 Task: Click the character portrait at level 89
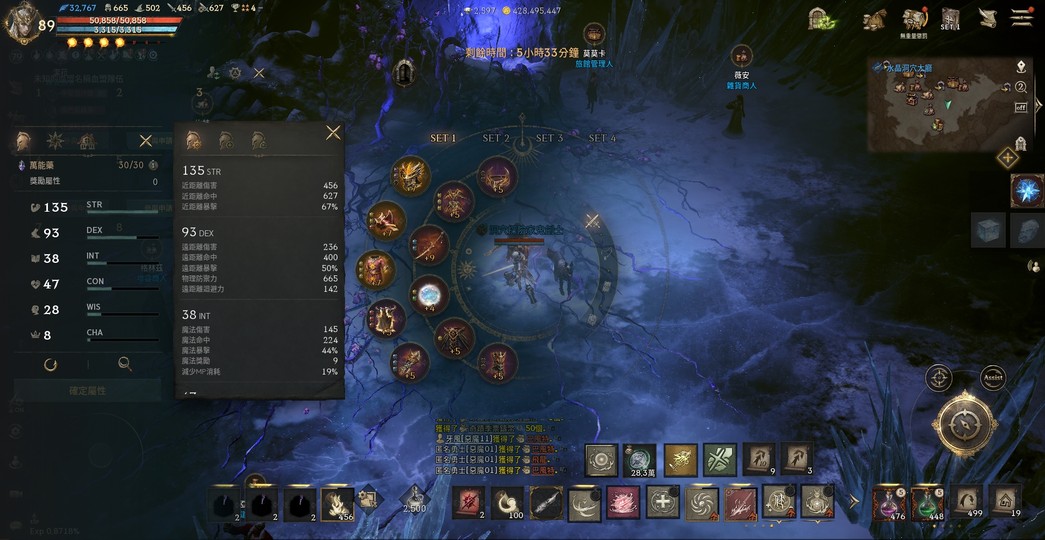pyautogui.click(x=22, y=24)
